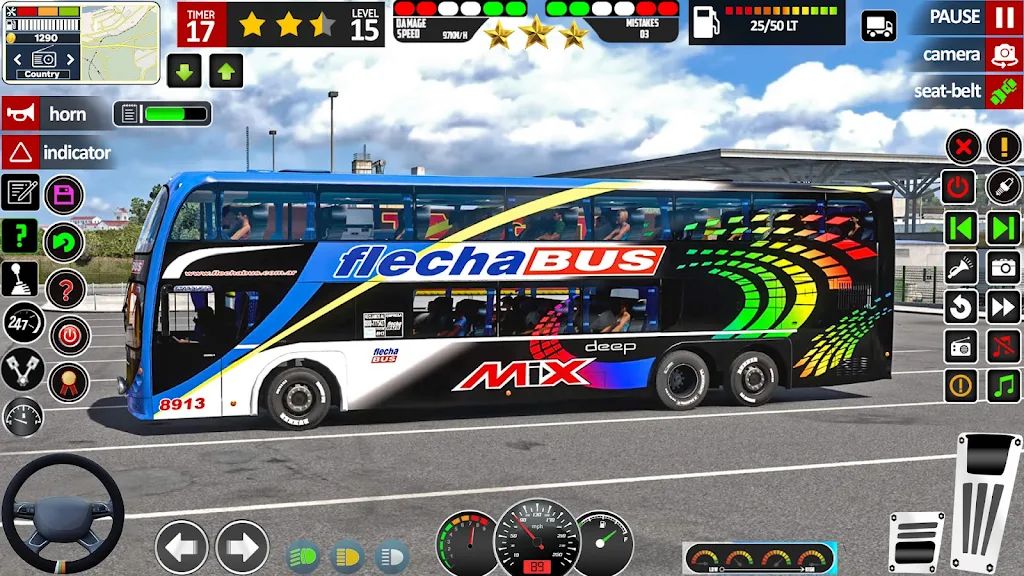
Task: Click the red X button
Action: tap(962, 148)
